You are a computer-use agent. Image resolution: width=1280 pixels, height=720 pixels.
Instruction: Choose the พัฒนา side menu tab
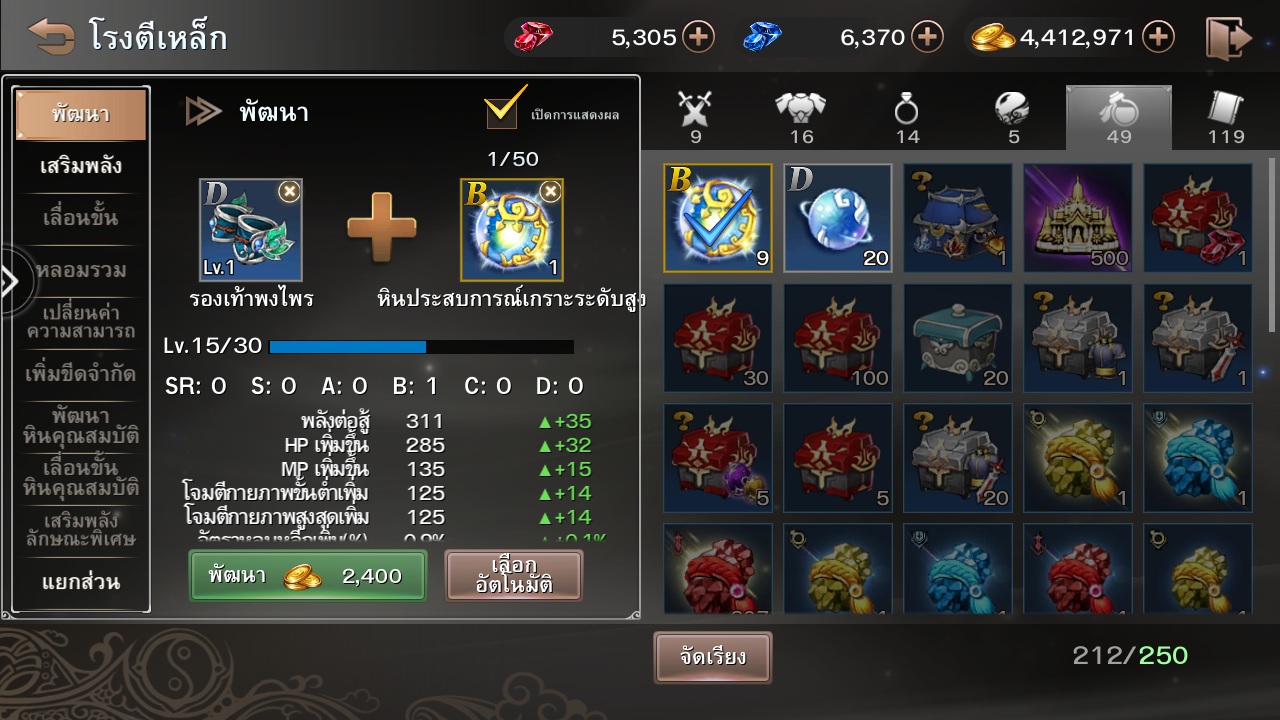tap(81, 114)
